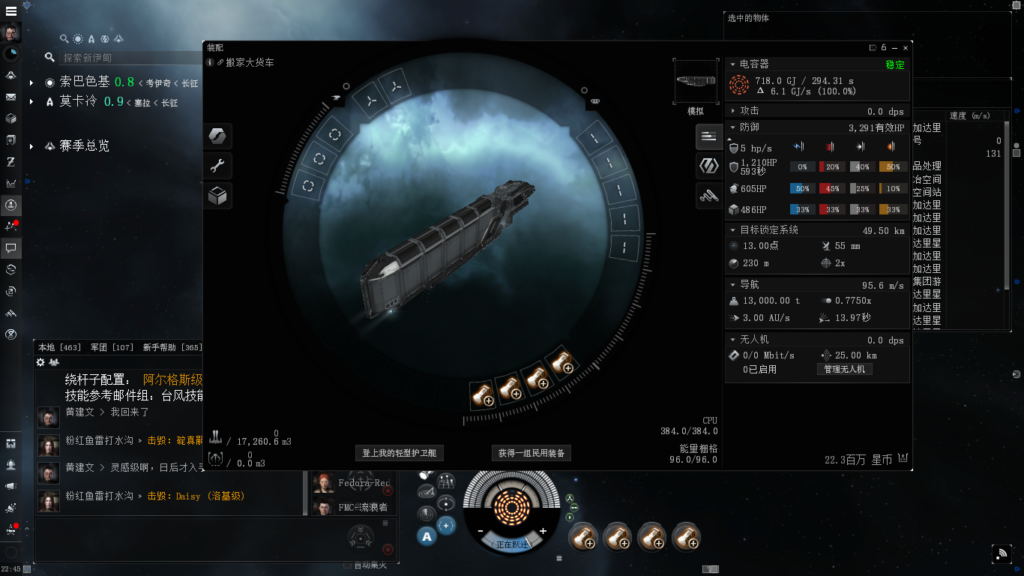Image resolution: width=1024 pixels, height=576 pixels.
Task: Select the 模拟 simulate ship thumbnail
Action: point(695,82)
